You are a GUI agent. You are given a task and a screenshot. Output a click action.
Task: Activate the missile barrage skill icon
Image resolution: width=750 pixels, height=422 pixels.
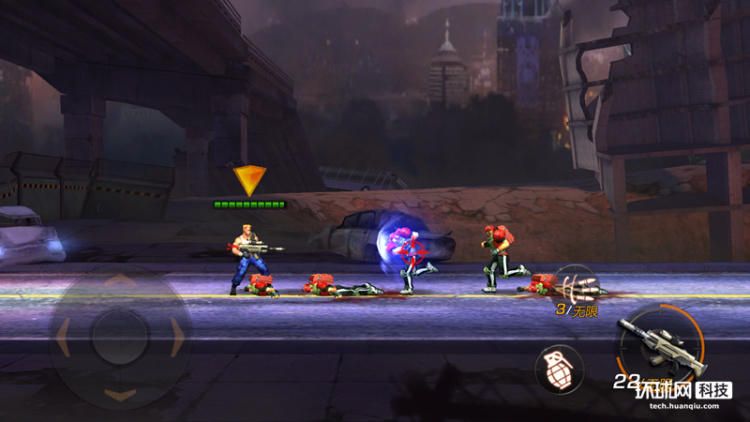tap(577, 283)
